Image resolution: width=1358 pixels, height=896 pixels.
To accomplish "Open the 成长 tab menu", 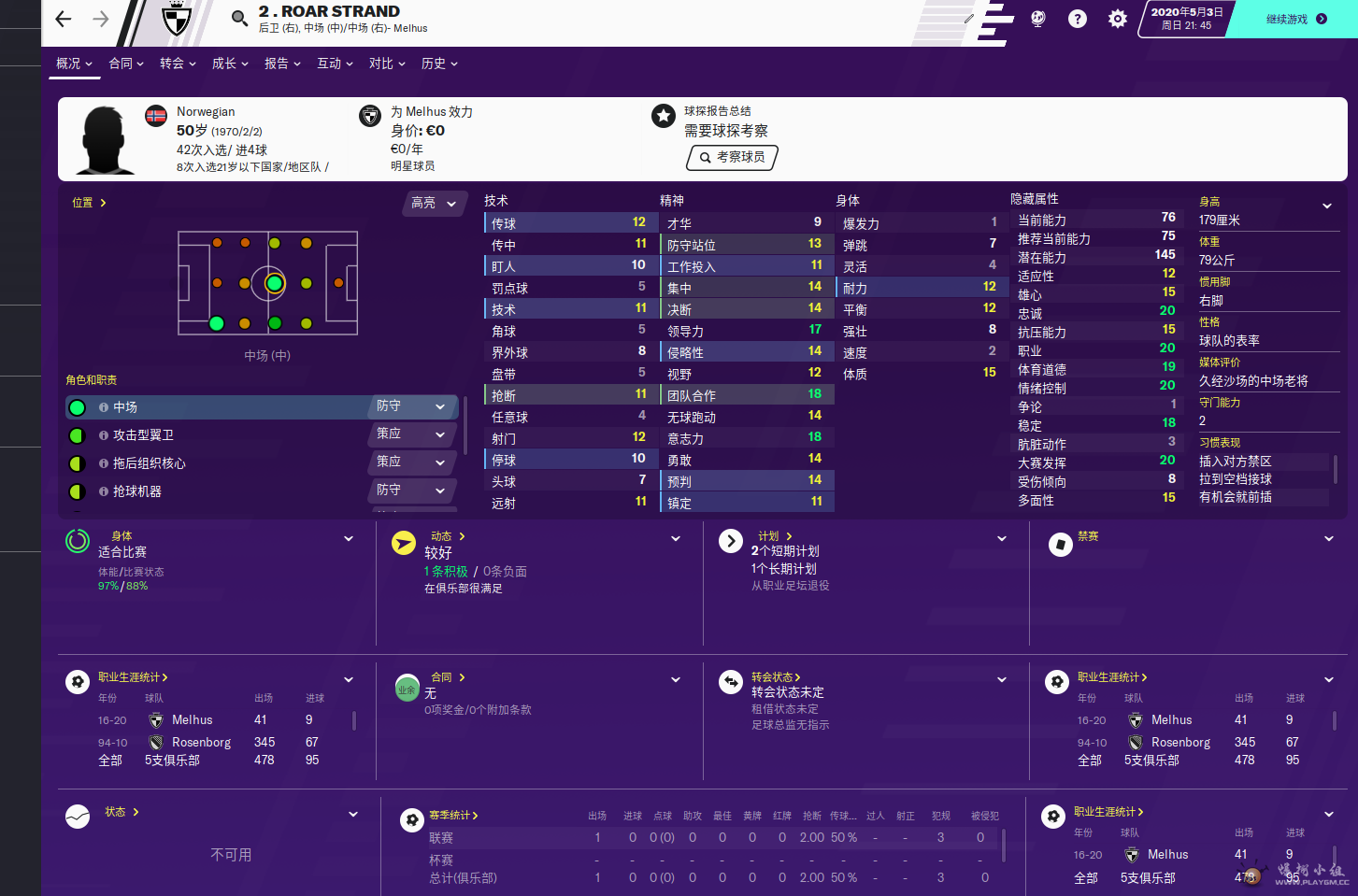I will (229, 64).
